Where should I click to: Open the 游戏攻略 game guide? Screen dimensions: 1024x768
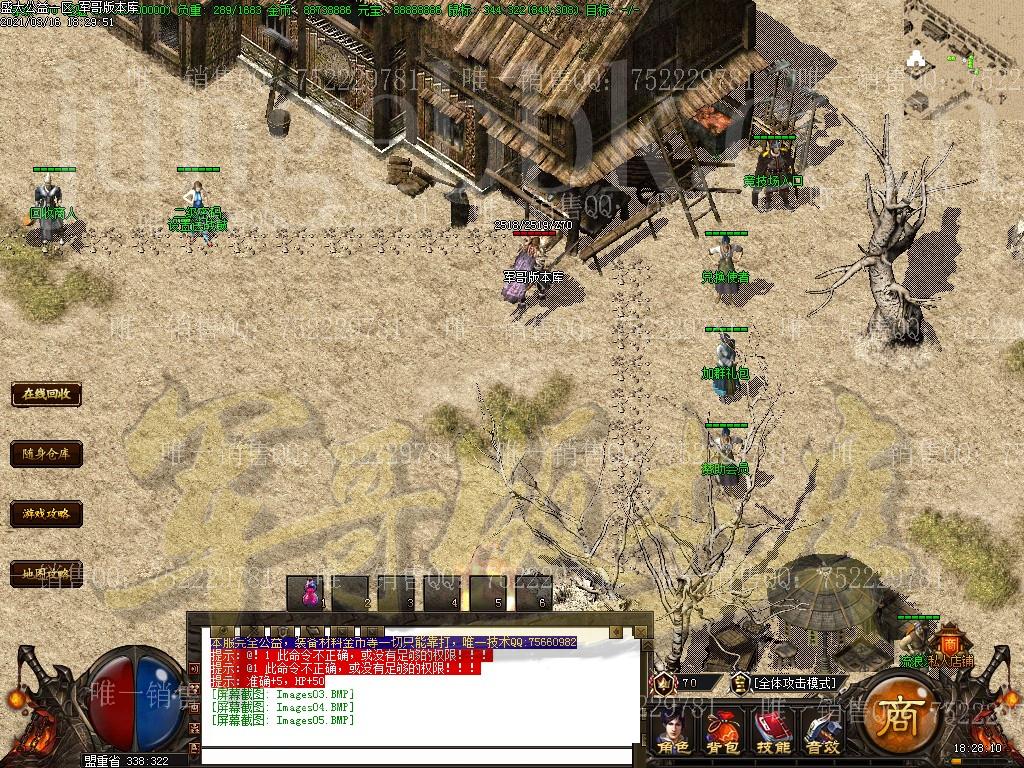point(46,514)
